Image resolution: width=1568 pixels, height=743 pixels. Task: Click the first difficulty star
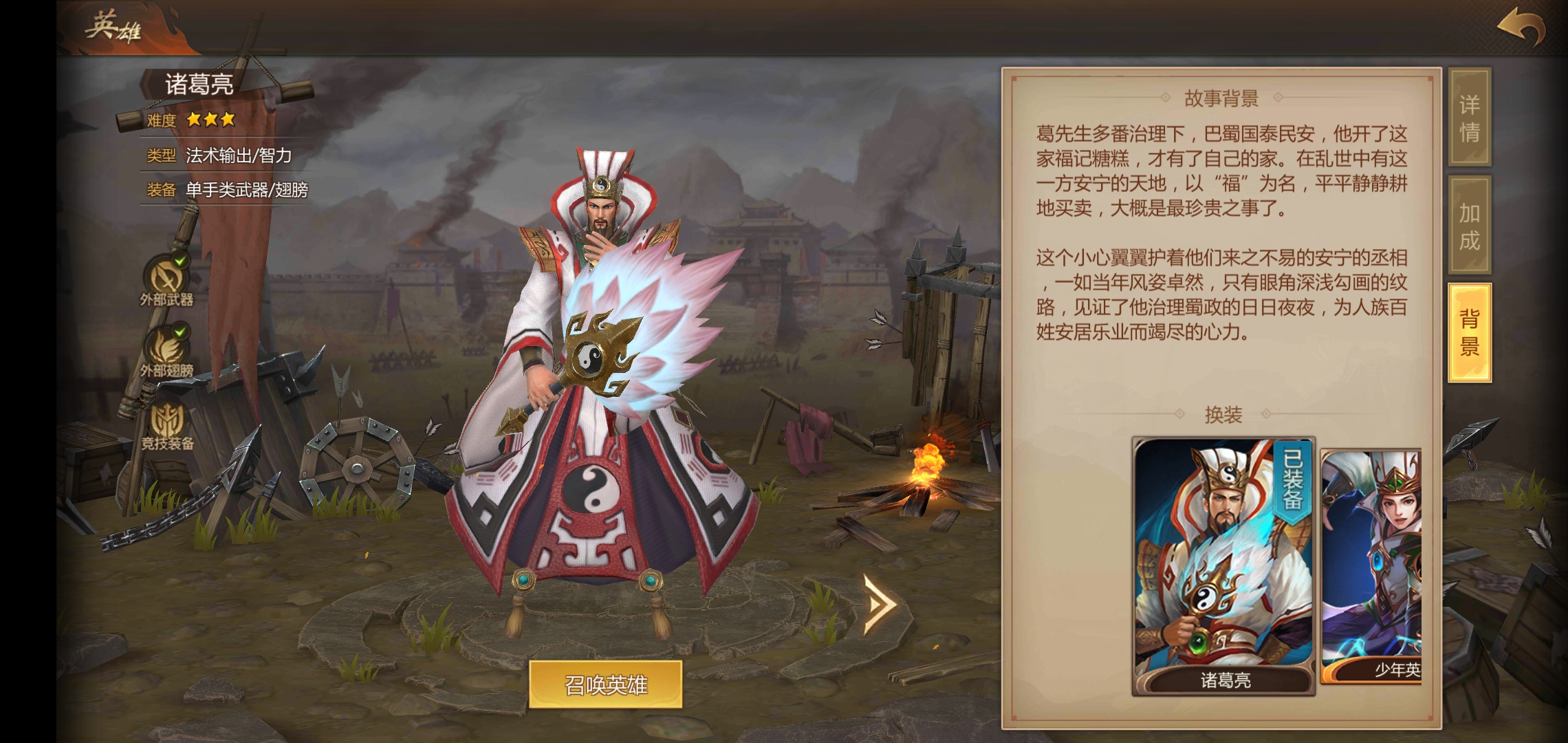tap(194, 120)
